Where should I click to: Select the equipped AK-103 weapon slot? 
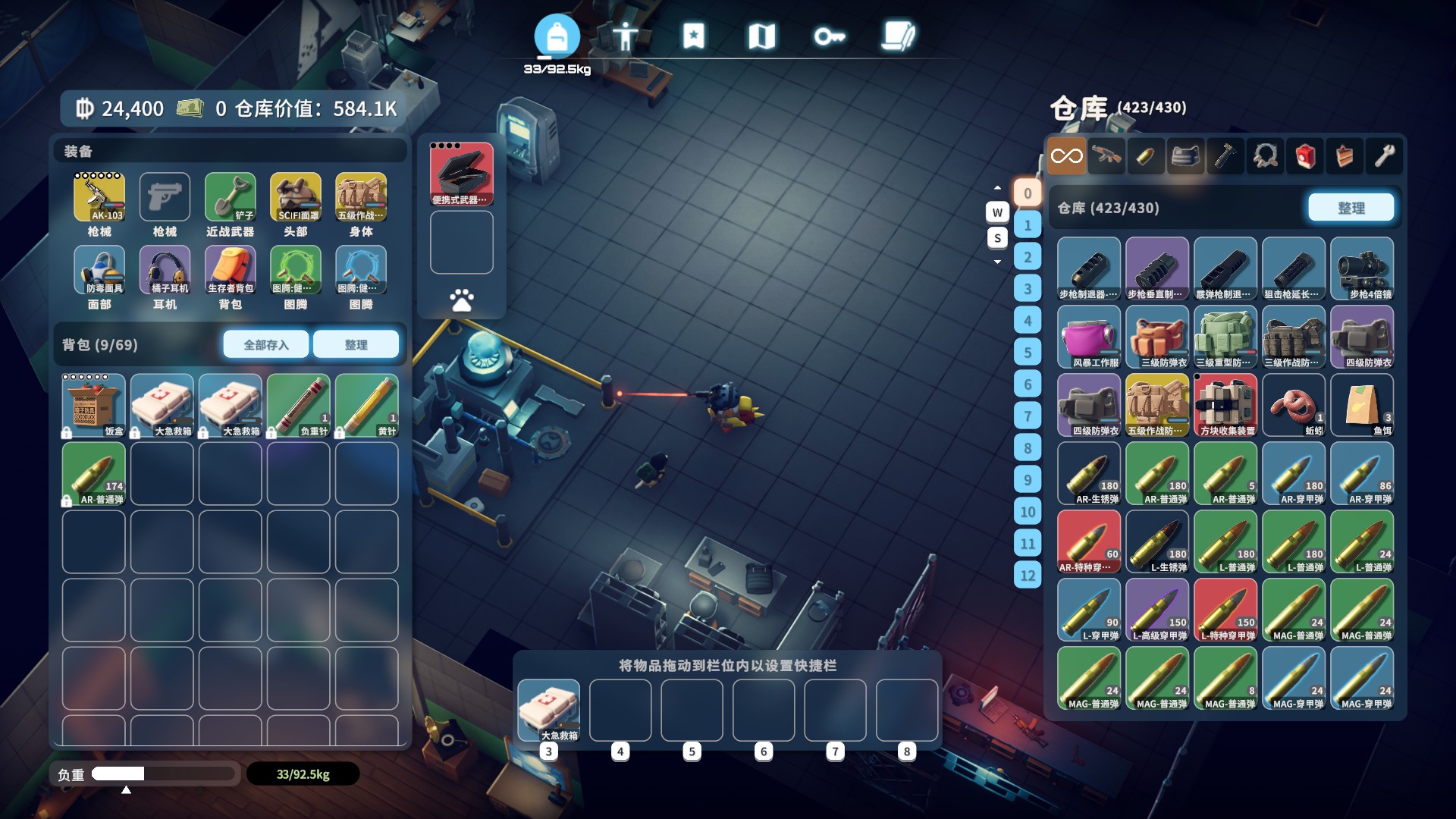[x=99, y=197]
